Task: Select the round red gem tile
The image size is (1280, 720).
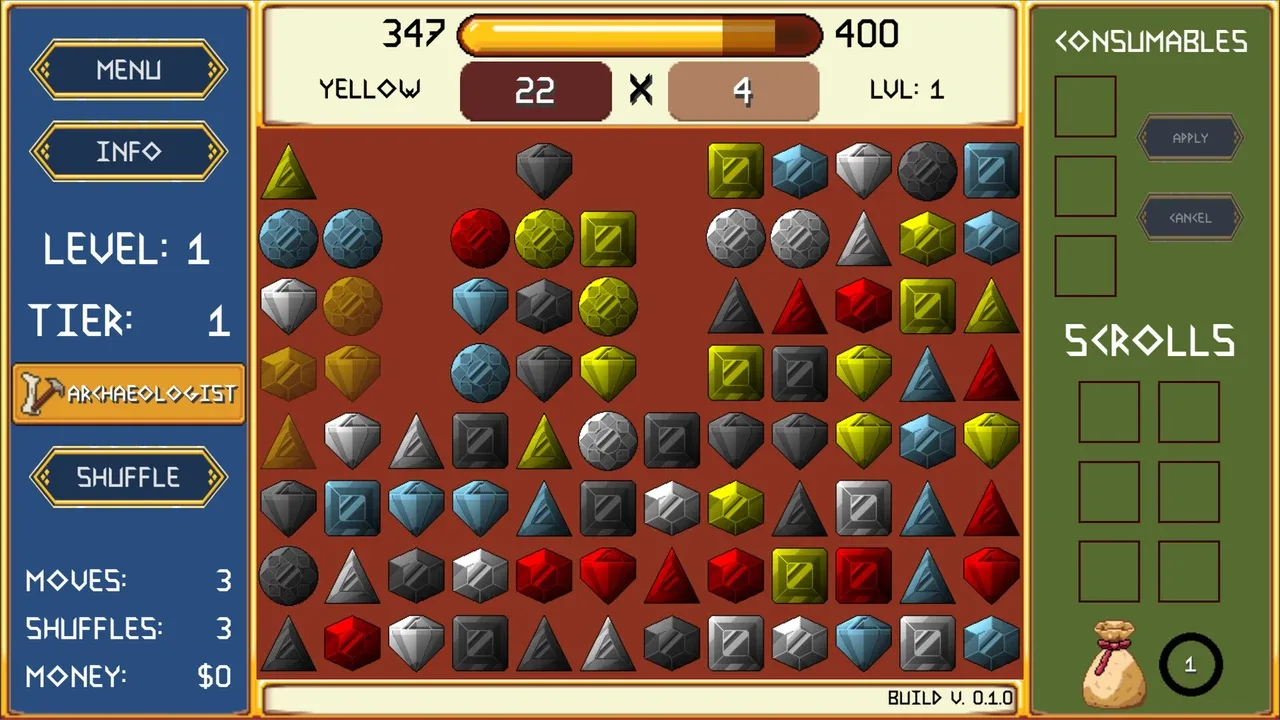Action: click(x=480, y=238)
